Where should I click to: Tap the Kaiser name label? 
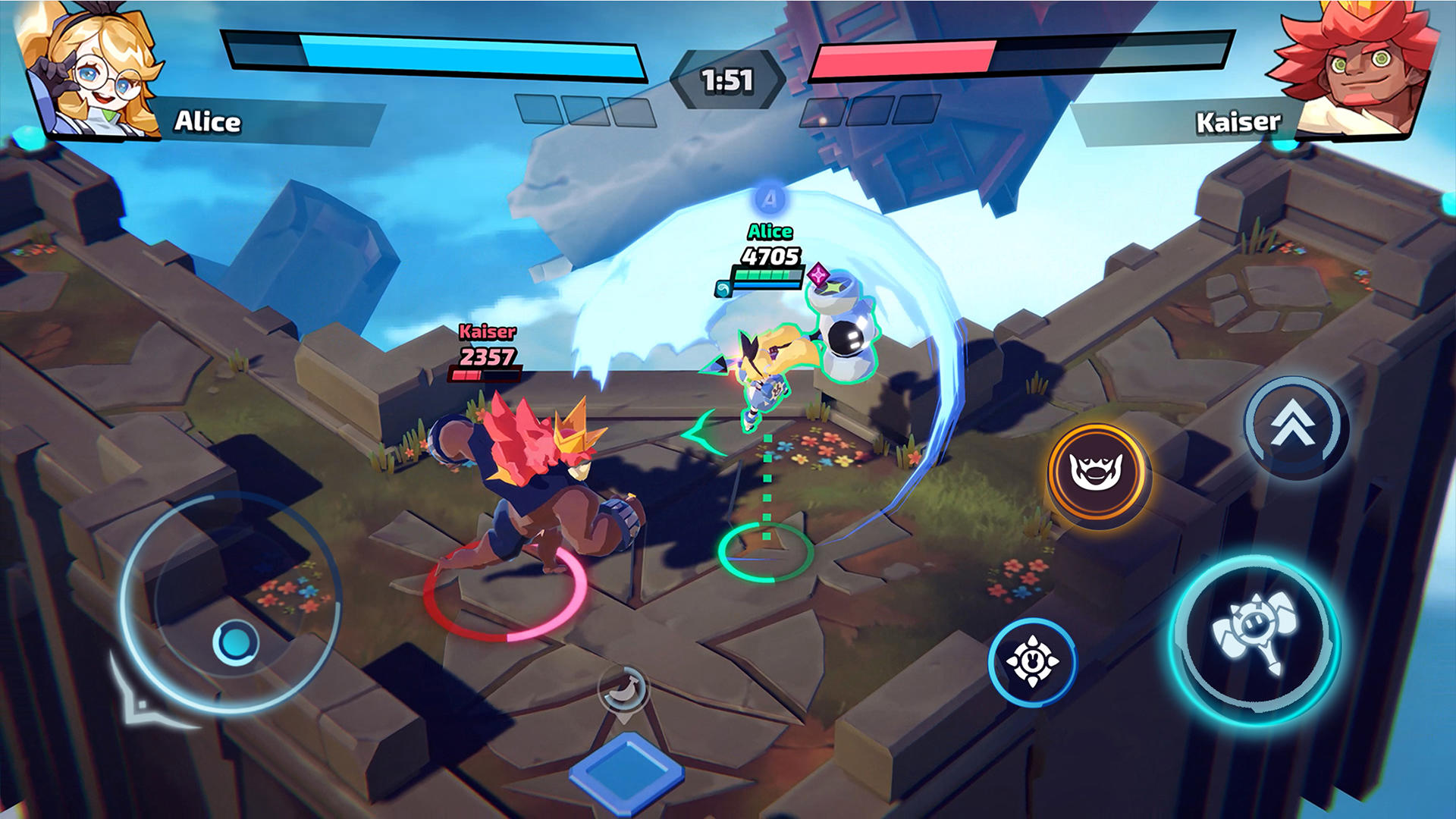coord(1239,120)
